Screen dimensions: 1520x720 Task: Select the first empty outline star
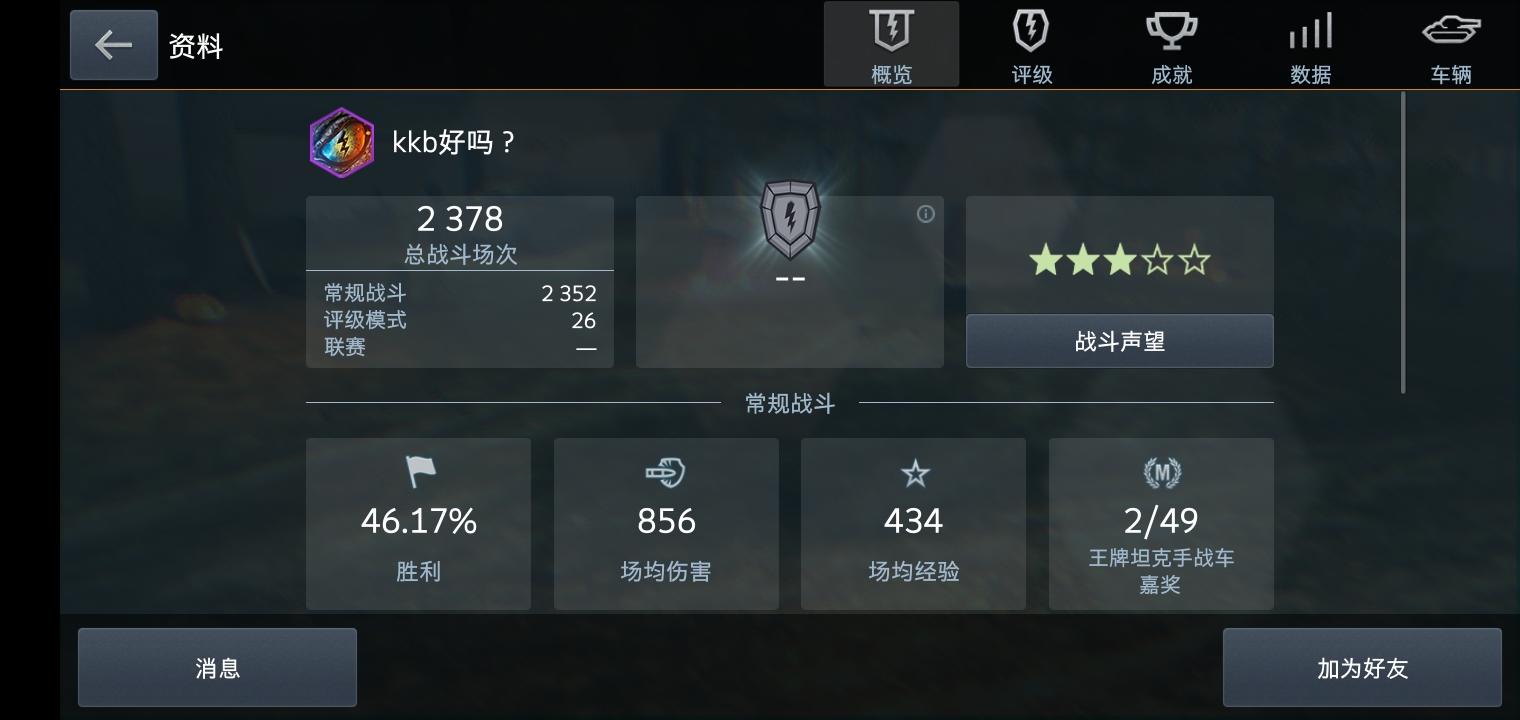click(1157, 259)
